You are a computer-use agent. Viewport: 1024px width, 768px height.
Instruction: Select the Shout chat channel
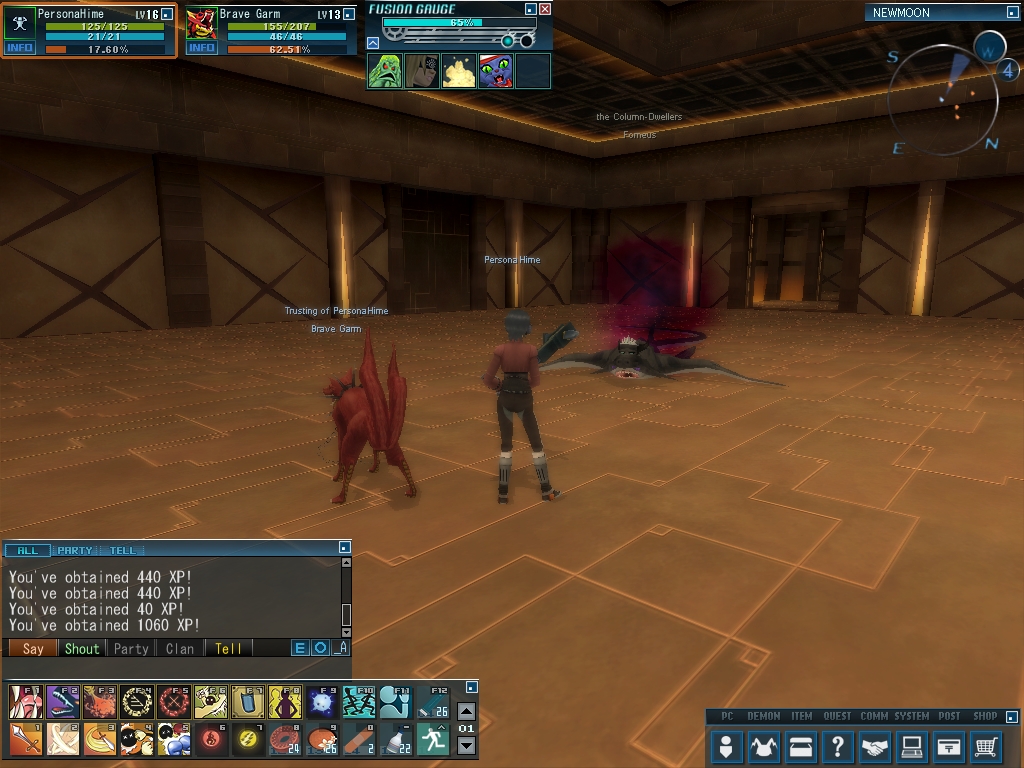(x=82, y=648)
